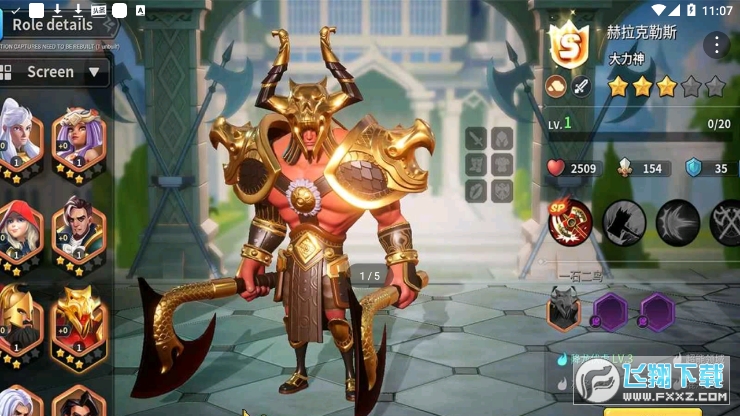Select the white-haired hero portrait
Screen dimensions: 740x416
pyautogui.click(x=22, y=136)
